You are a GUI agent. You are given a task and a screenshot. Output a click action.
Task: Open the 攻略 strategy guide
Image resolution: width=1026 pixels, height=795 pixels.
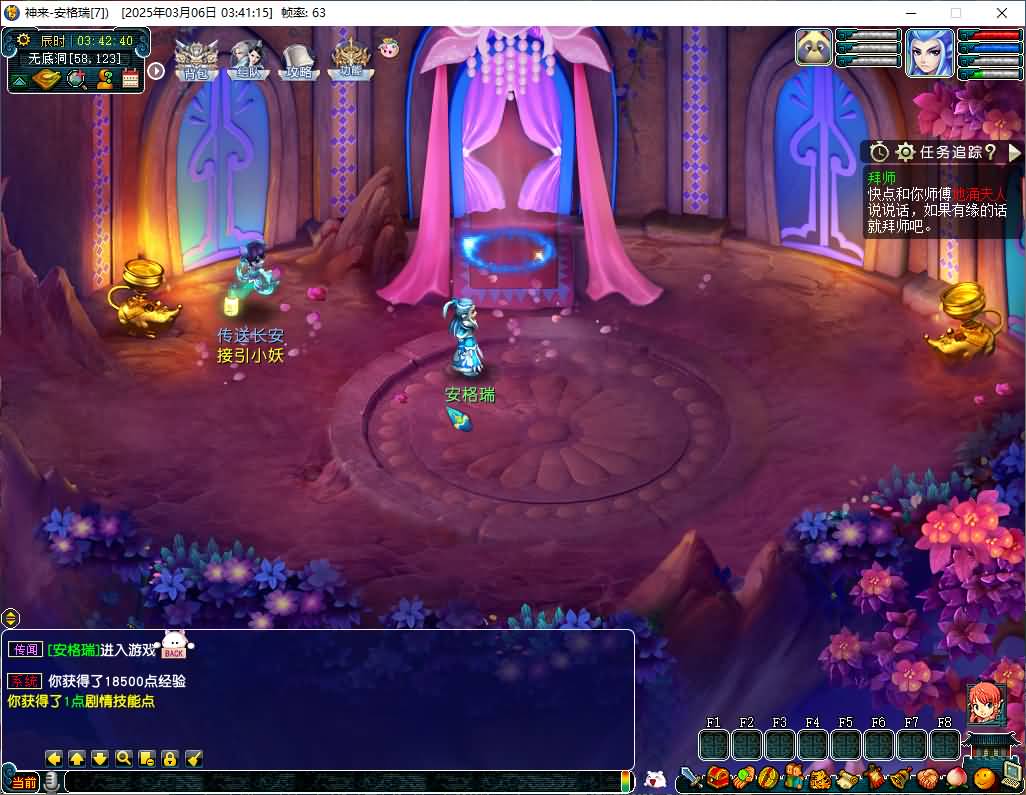(x=298, y=59)
